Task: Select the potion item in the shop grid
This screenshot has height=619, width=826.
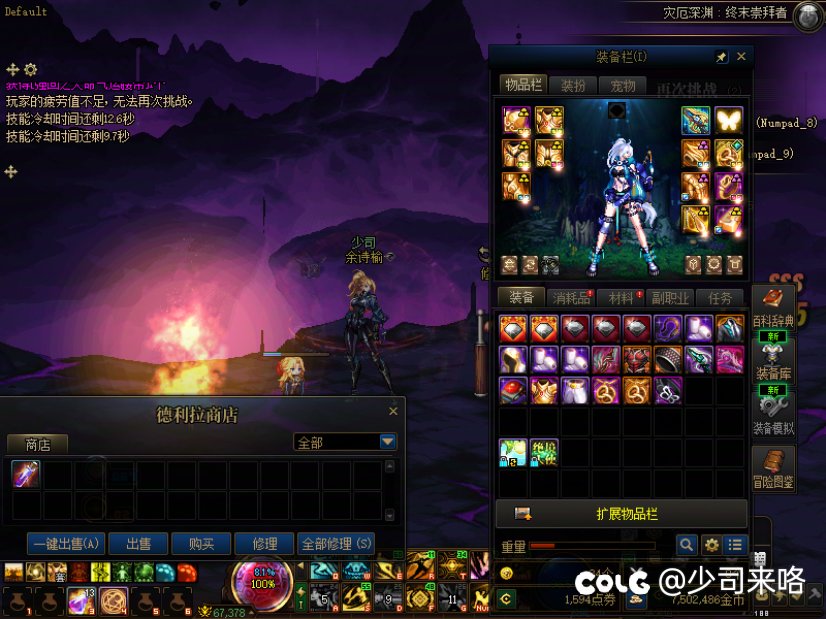Action: pos(26,474)
